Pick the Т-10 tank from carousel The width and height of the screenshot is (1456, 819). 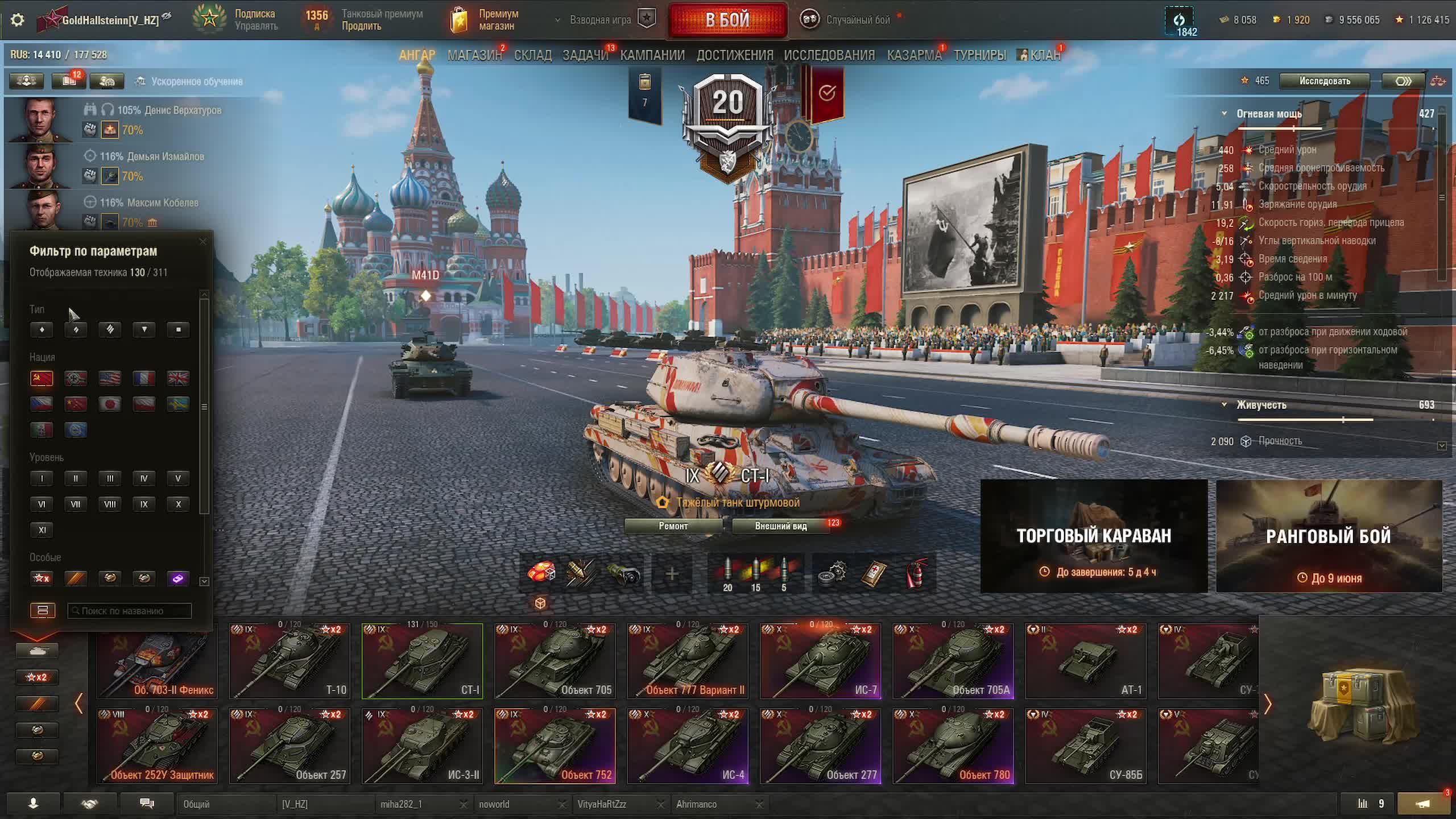click(x=289, y=661)
